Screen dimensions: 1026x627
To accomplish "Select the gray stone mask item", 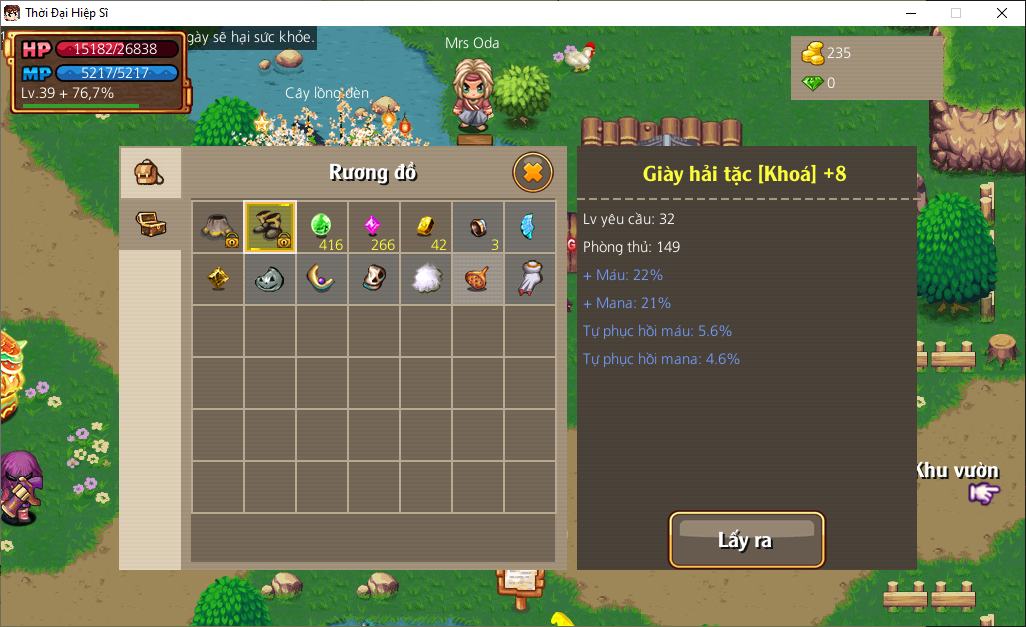I will point(270,279).
